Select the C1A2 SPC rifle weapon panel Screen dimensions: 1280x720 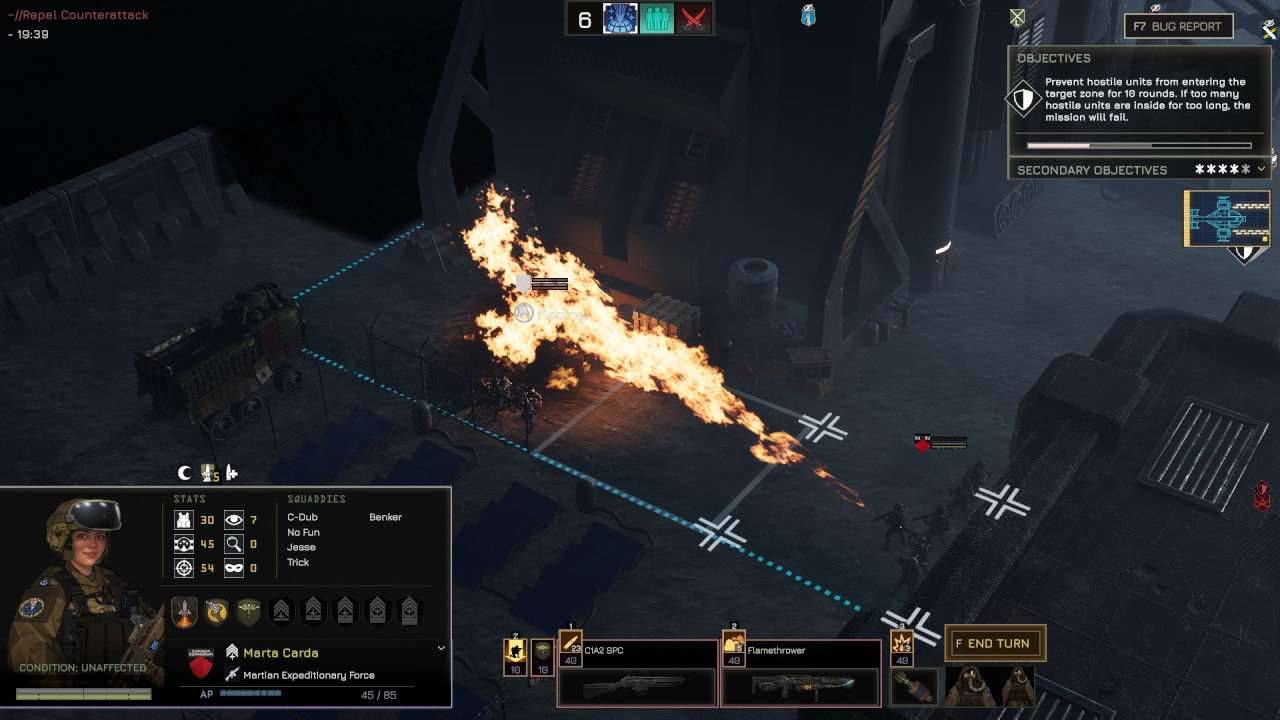(637, 675)
